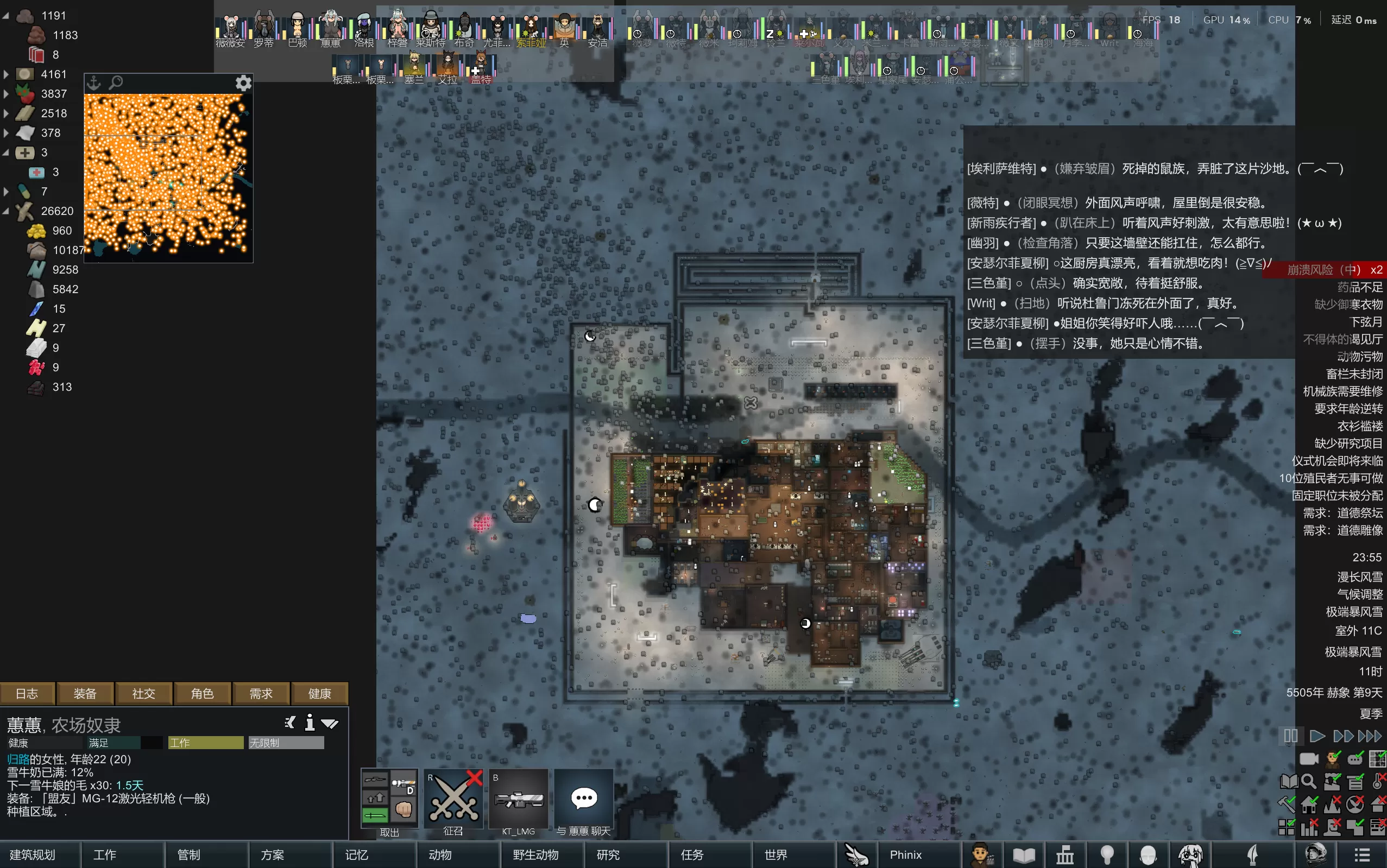Image resolution: width=1387 pixels, height=868 pixels.
Task: Pause the game with pause button
Action: click(x=1290, y=736)
